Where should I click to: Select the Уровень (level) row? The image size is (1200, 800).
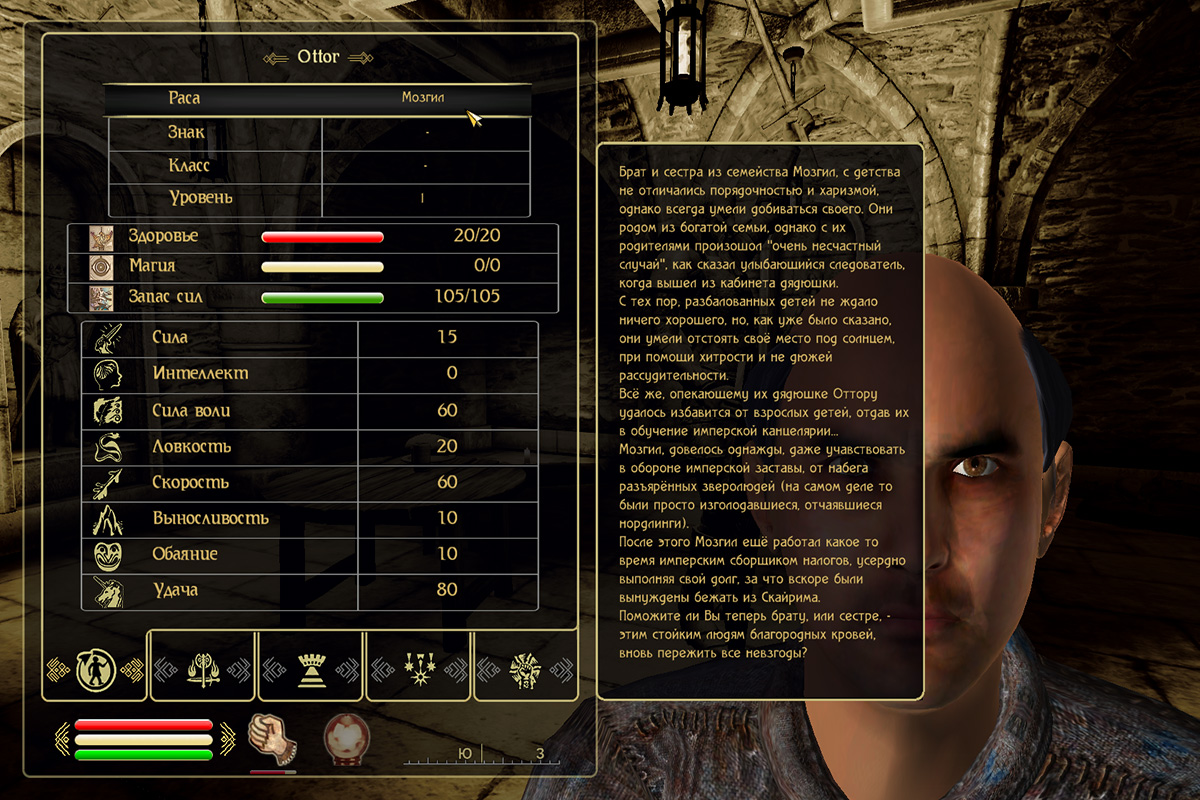click(317, 198)
